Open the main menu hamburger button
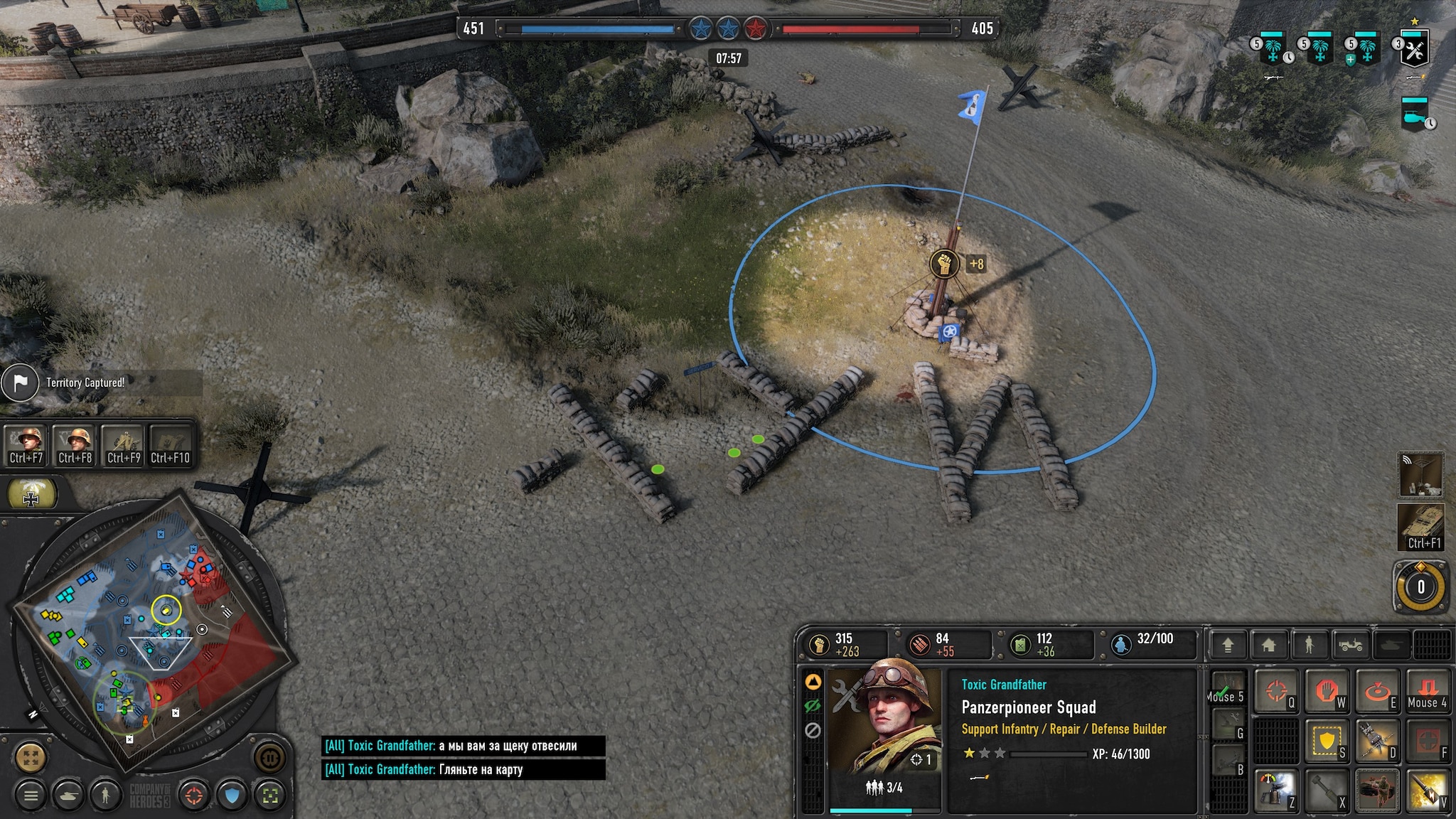The width and height of the screenshot is (1456, 819). pos(31,796)
